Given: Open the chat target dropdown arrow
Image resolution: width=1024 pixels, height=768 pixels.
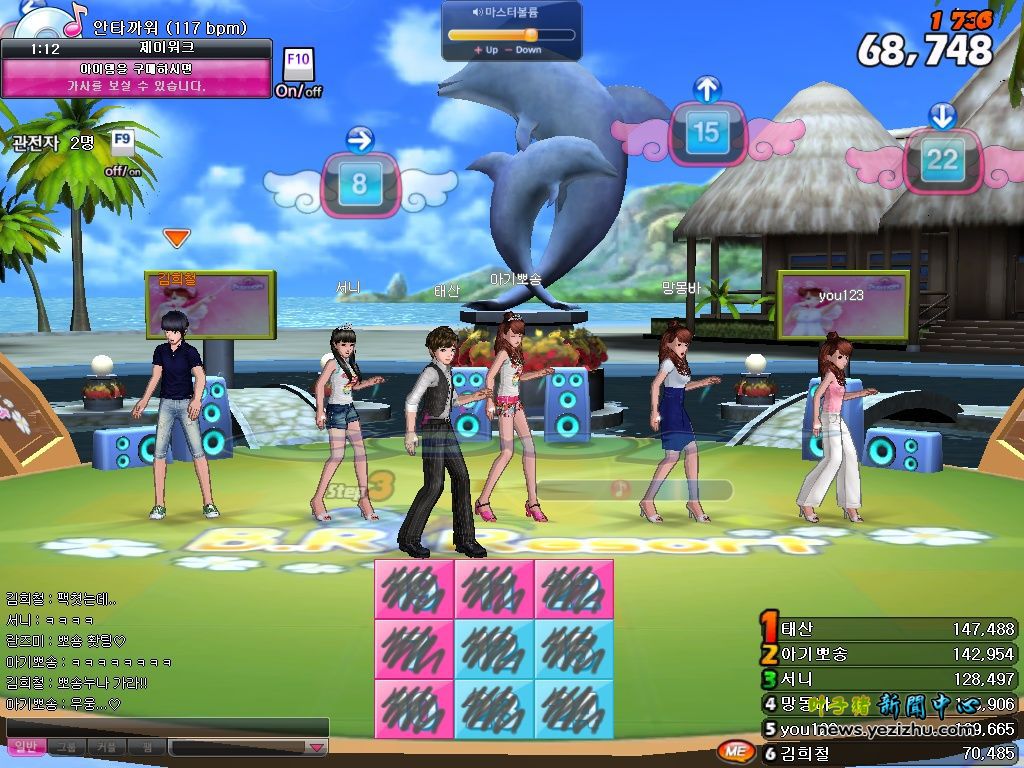Looking at the screenshot, I should click(316, 747).
